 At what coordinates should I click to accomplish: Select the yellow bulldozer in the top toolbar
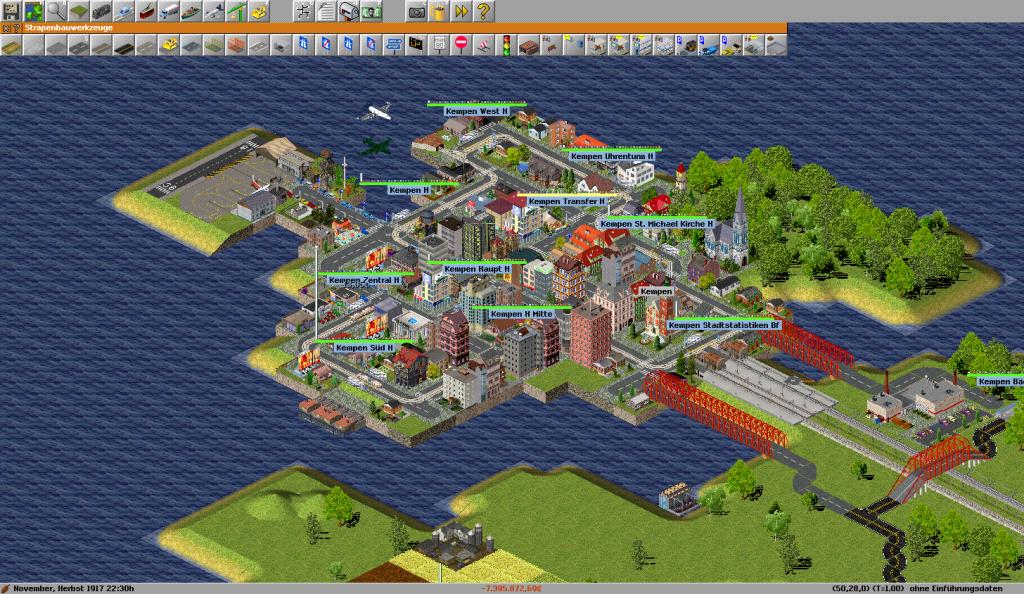[x=260, y=11]
